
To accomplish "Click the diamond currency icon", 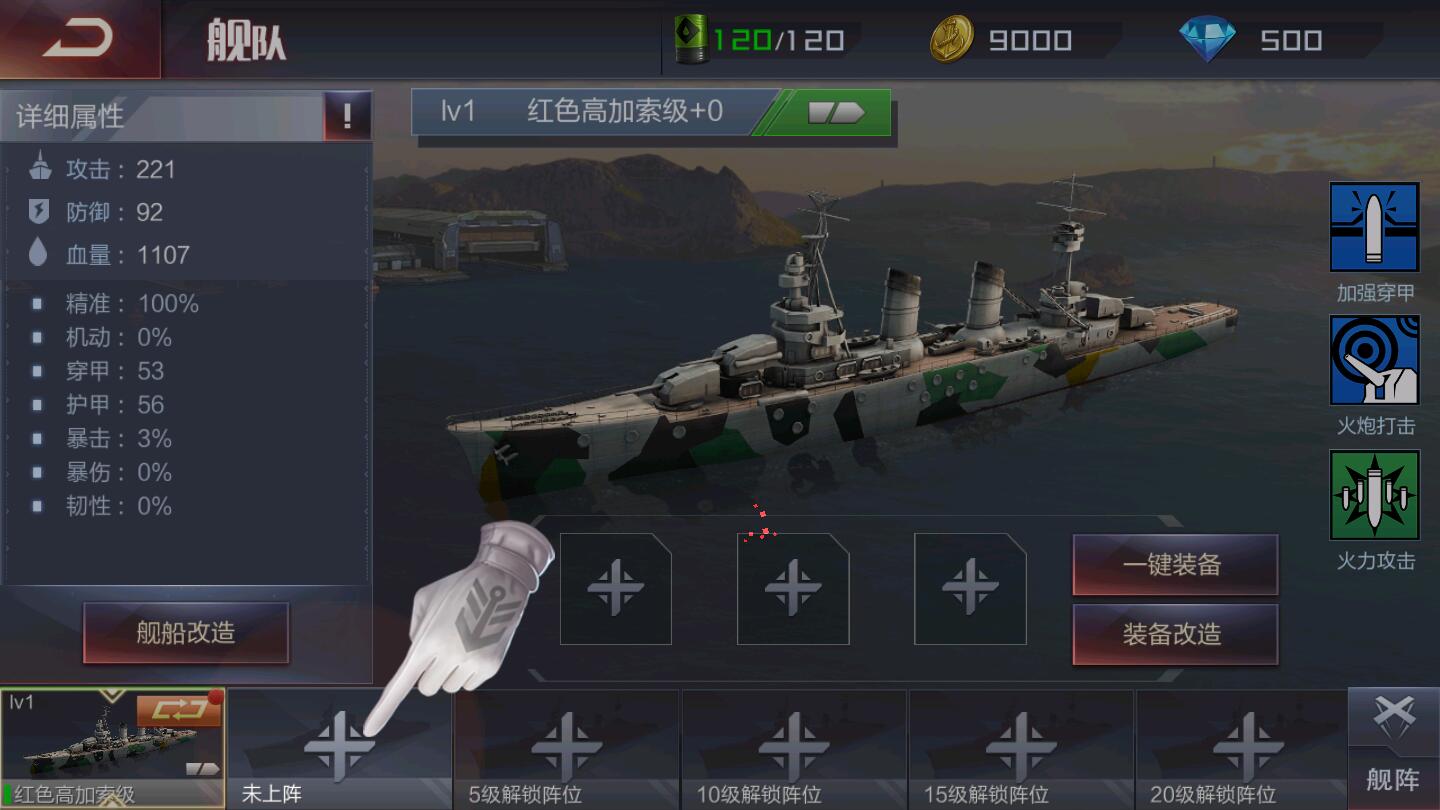I will point(1207,40).
